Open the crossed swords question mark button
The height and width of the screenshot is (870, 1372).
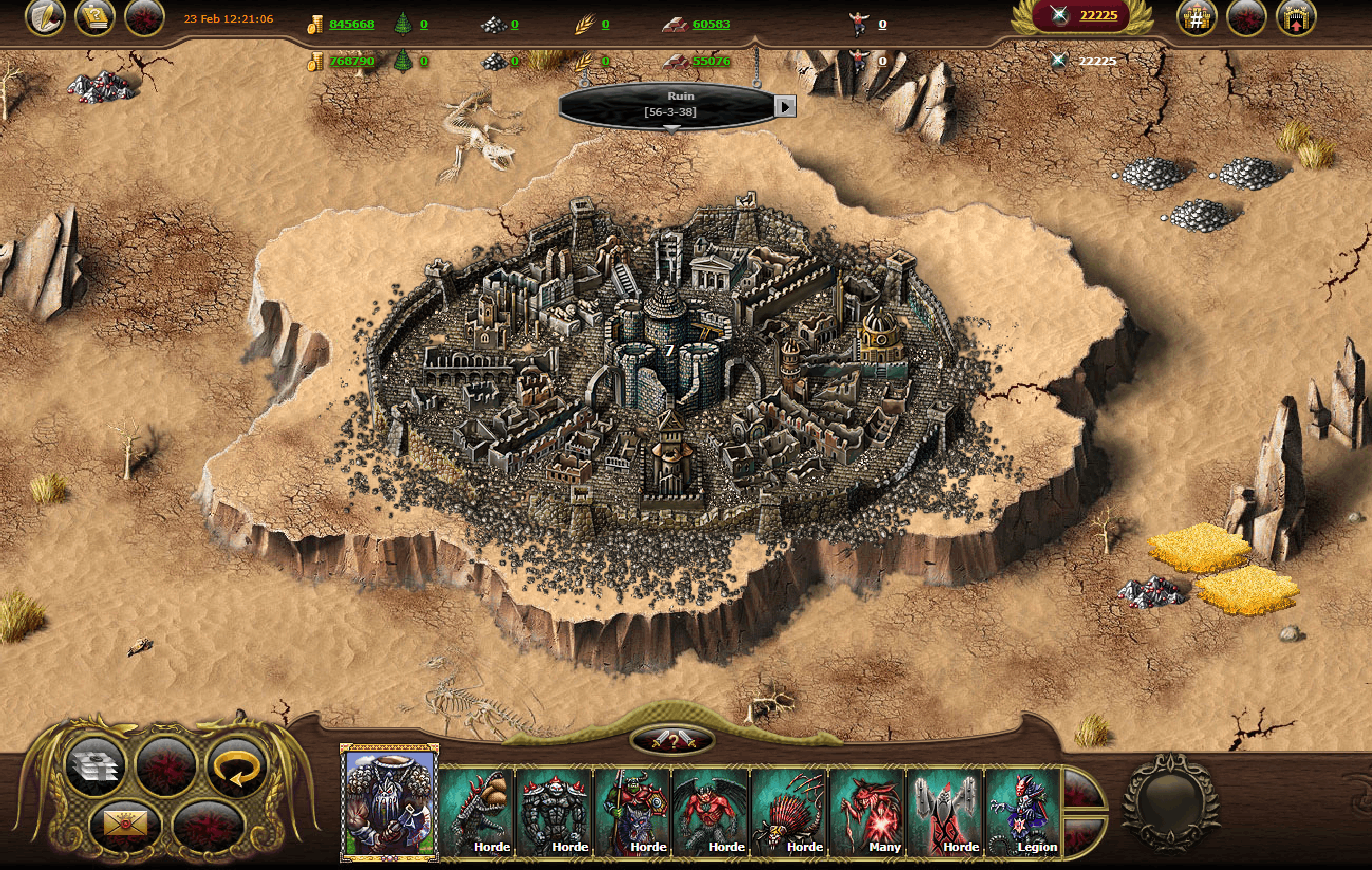(x=672, y=741)
